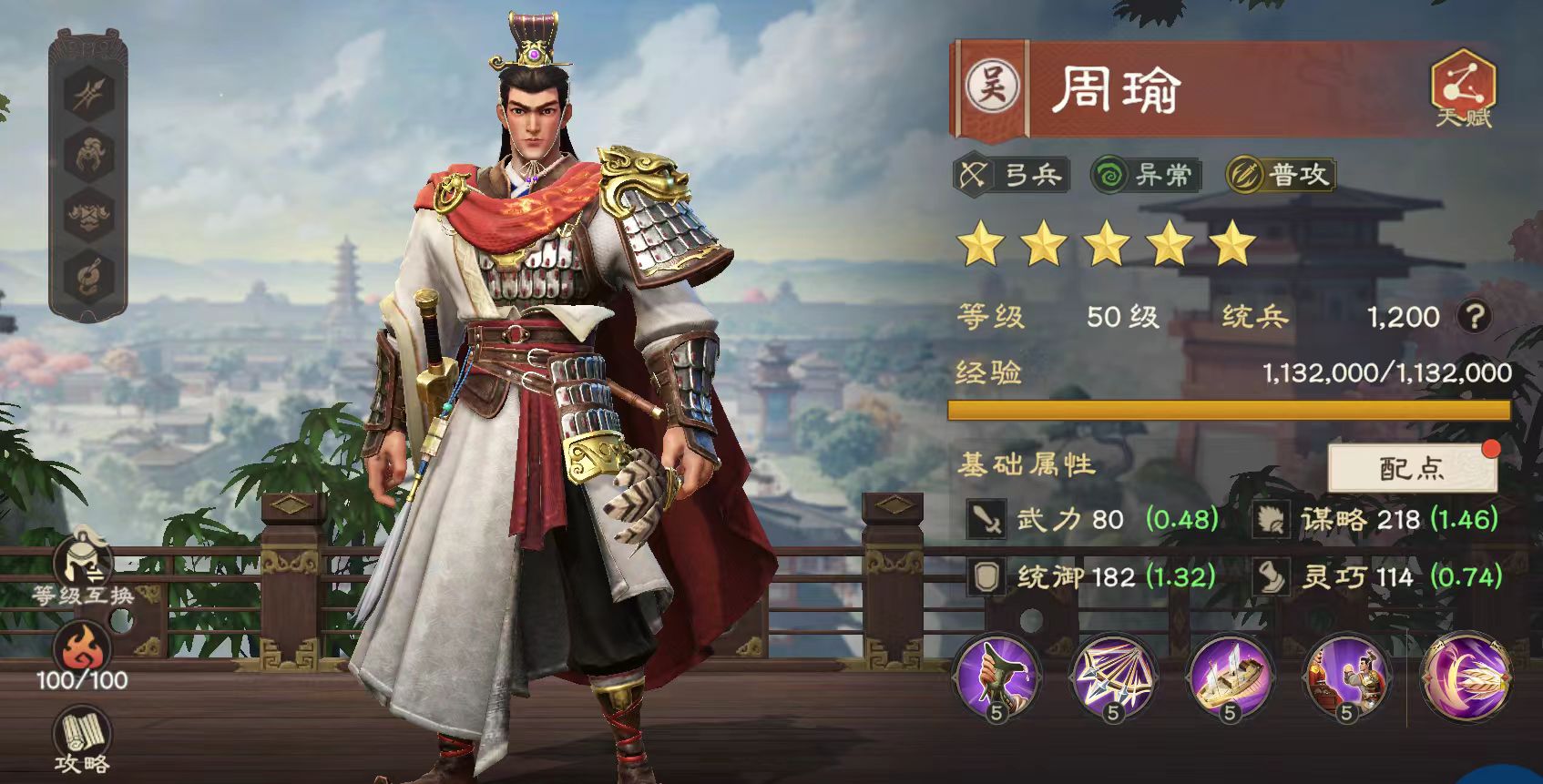
Task: Select the wine vessel skill icon
Action: [x=997, y=678]
